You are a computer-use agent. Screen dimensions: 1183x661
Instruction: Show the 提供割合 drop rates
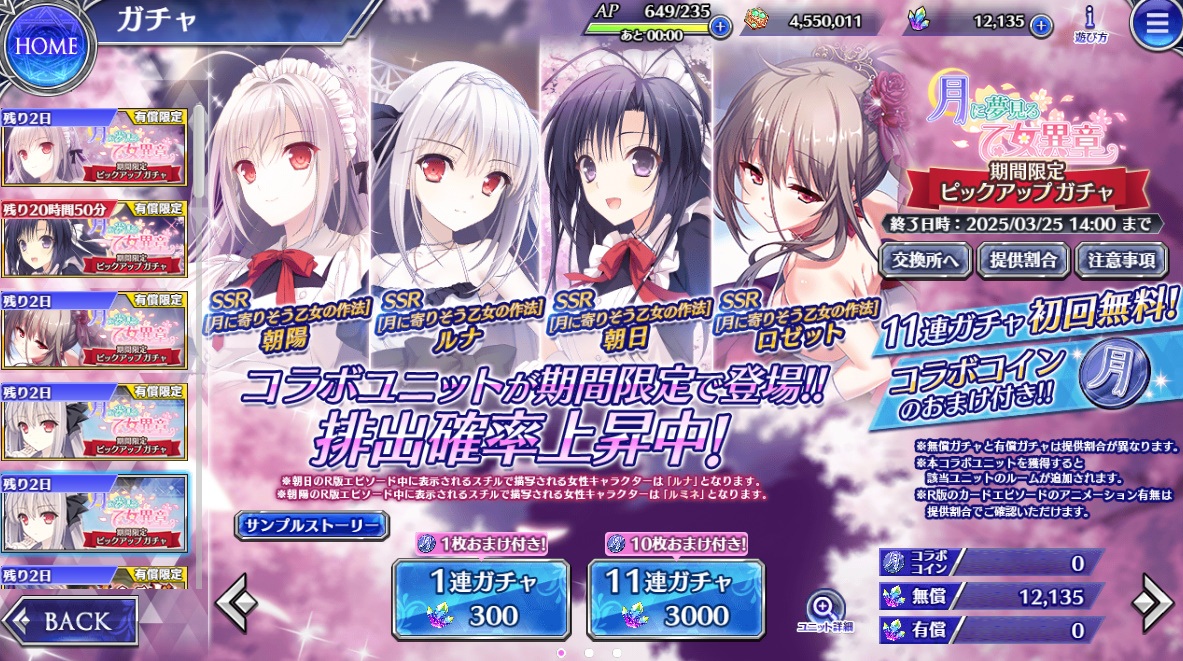pos(1022,260)
